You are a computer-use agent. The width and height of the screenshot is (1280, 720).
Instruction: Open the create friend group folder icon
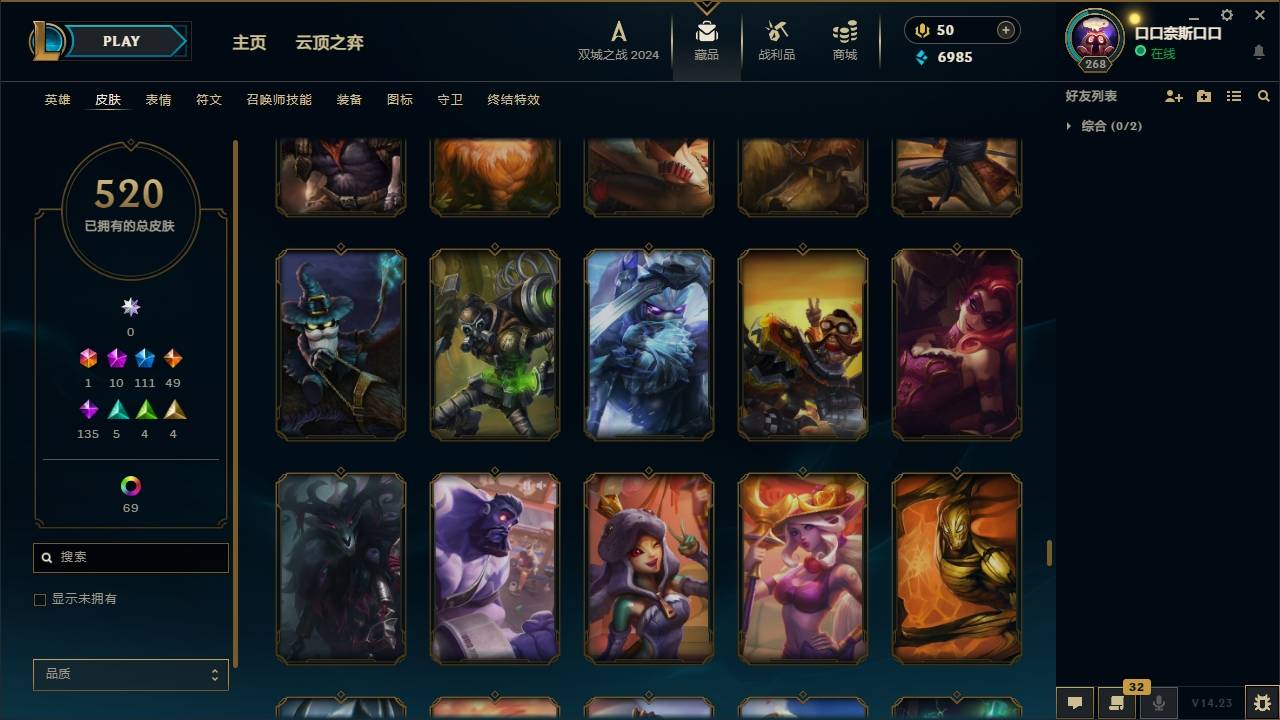(1204, 95)
